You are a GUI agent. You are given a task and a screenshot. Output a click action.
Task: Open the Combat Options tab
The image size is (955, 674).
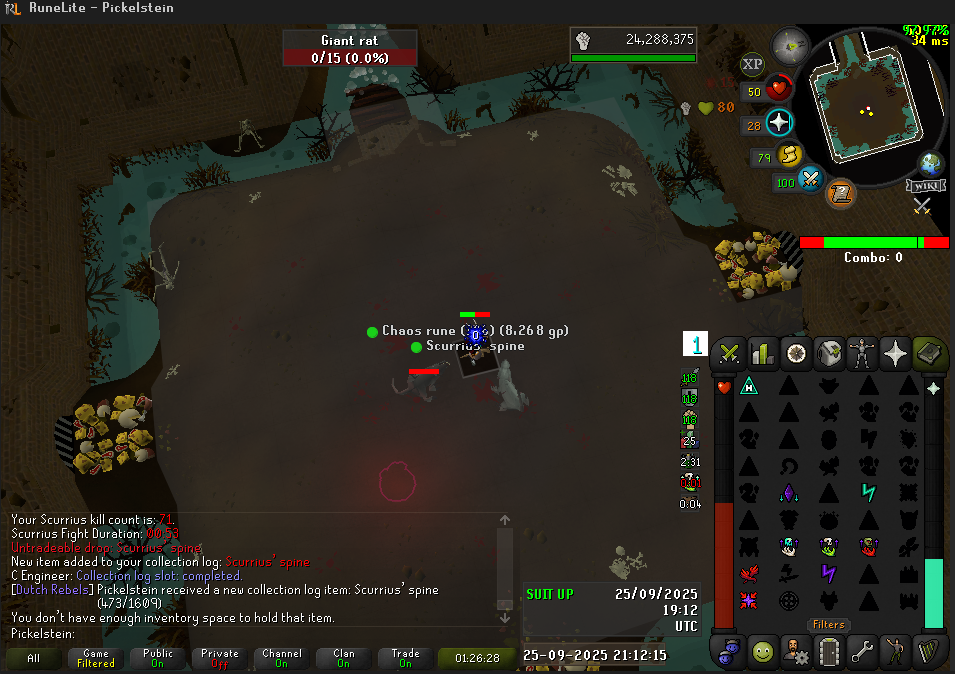pyautogui.click(x=730, y=353)
